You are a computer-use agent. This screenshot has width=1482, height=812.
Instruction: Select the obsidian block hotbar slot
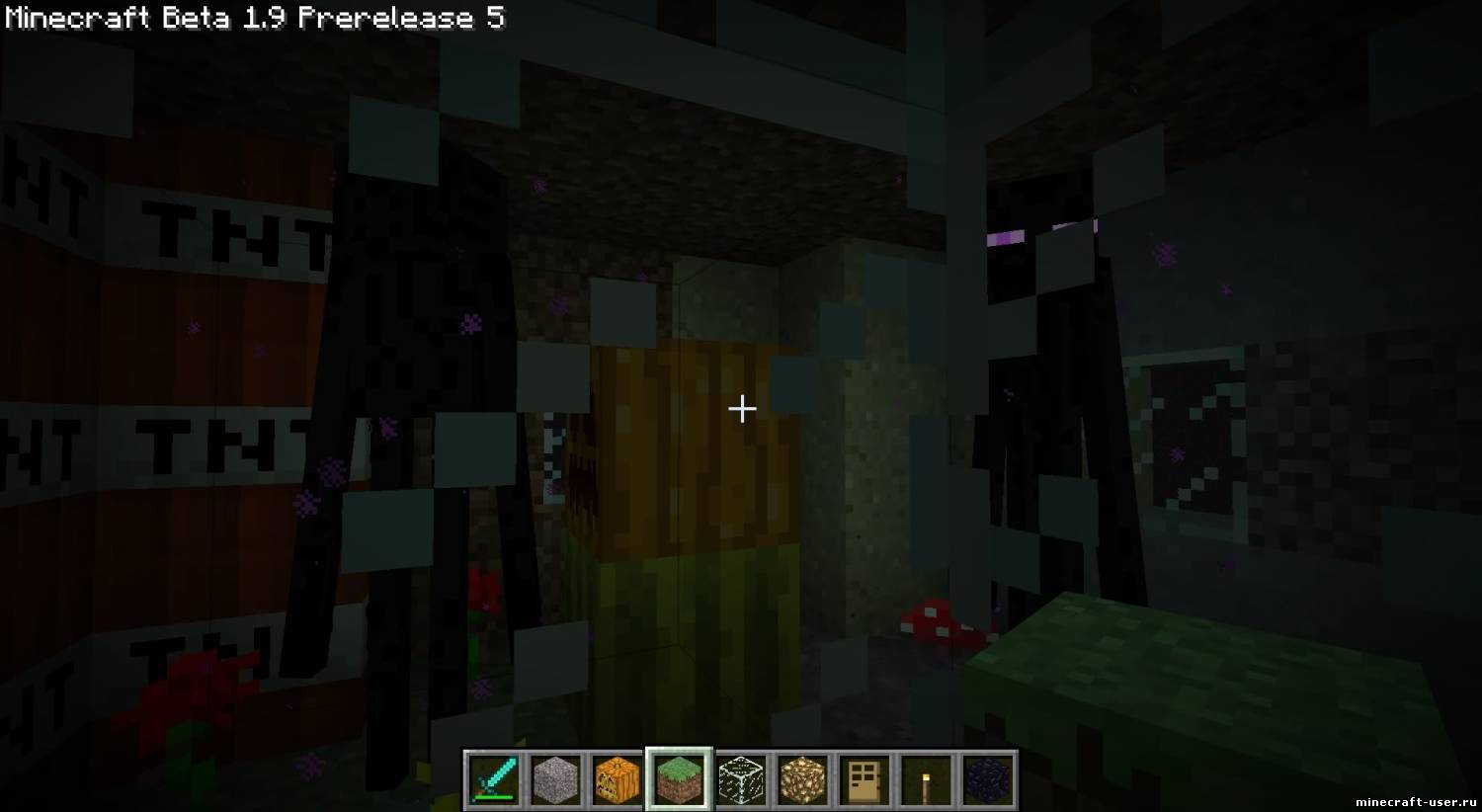coord(987,778)
